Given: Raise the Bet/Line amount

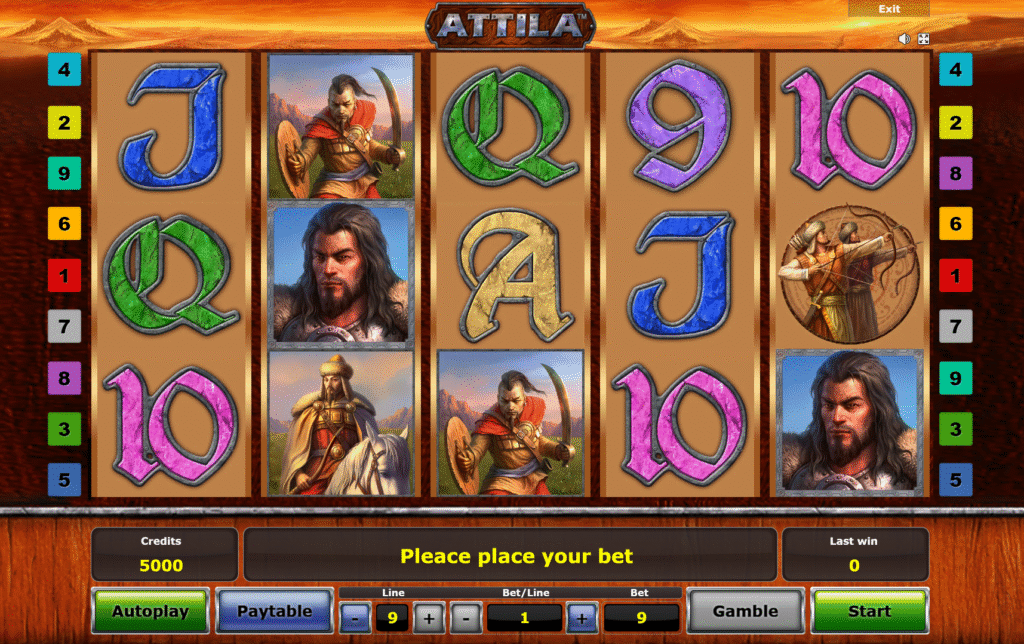Looking at the screenshot, I should pos(582,618).
